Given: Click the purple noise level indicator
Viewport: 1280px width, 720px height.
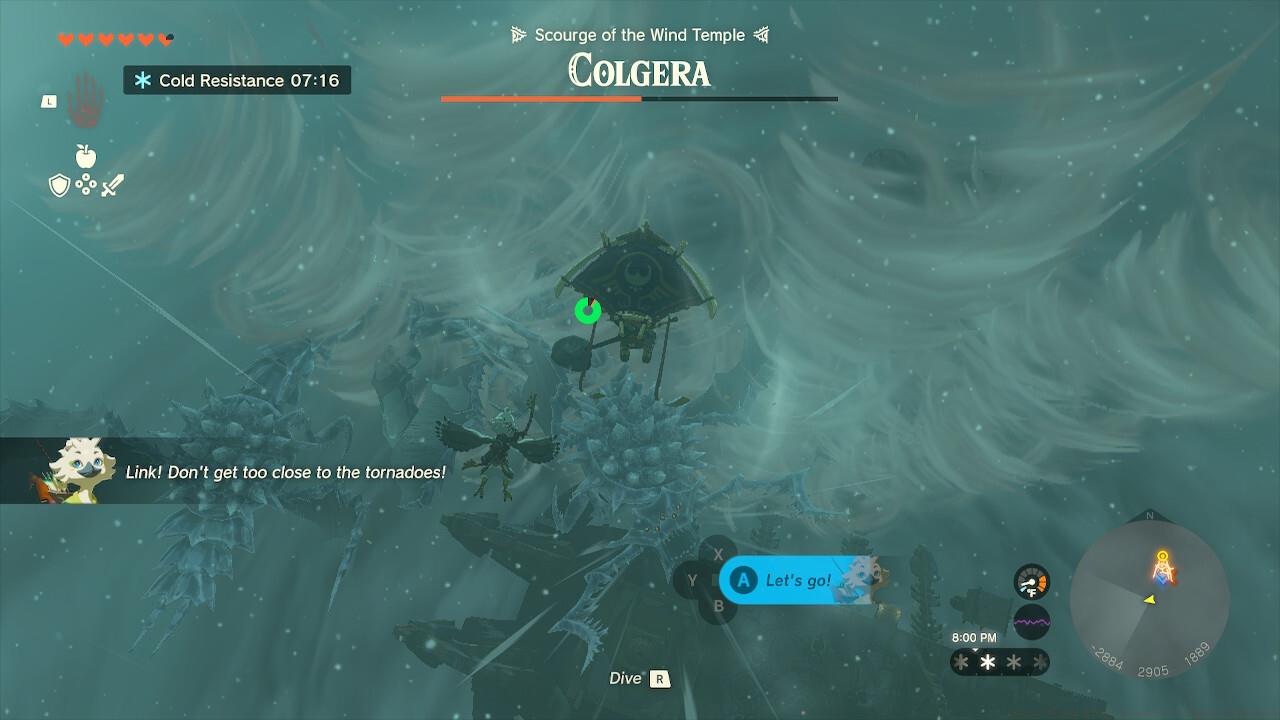Looking at the screenshot, I should point(1032,621).
